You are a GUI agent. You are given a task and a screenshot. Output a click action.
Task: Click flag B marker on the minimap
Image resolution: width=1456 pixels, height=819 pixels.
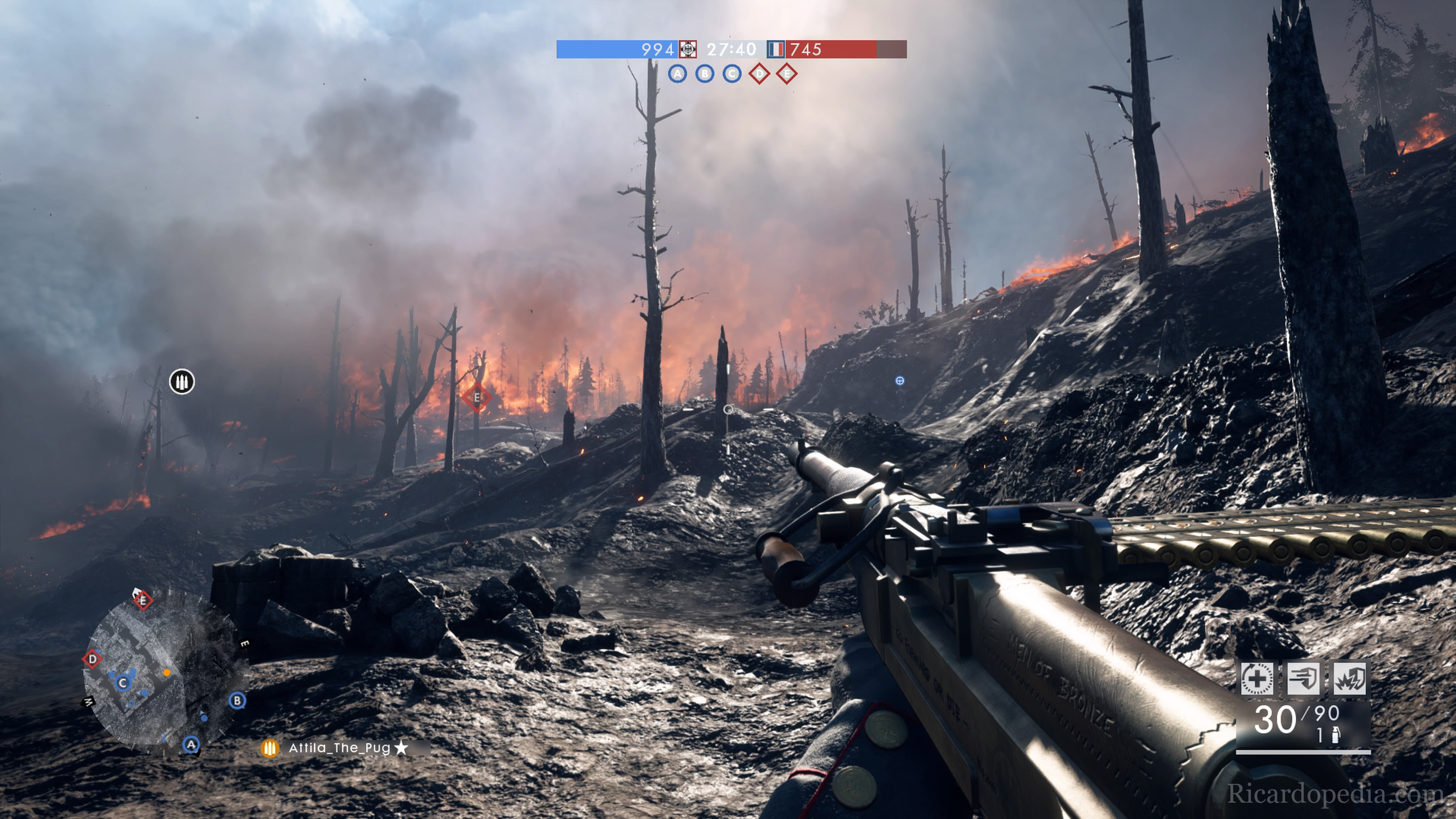tap(237, 701)
